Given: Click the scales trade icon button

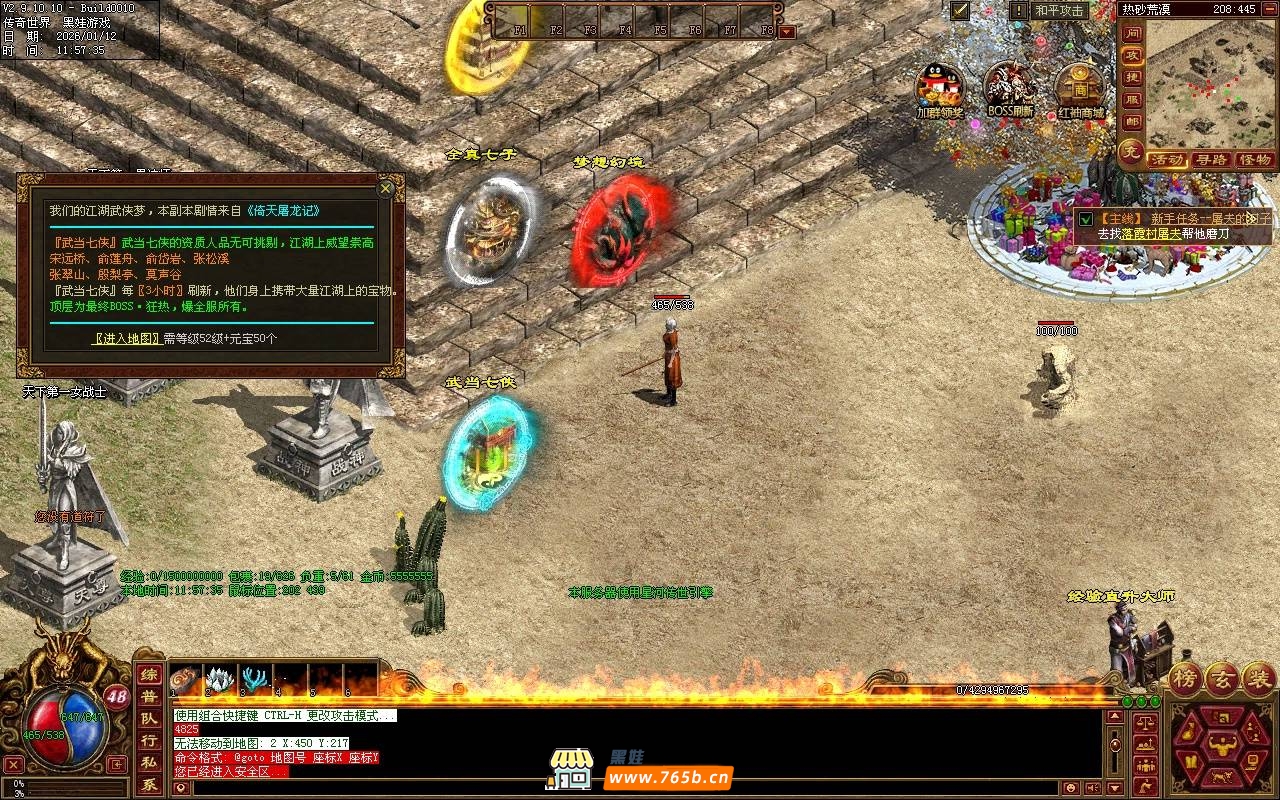Looking at the screenshot, I should coord(1146,720).
